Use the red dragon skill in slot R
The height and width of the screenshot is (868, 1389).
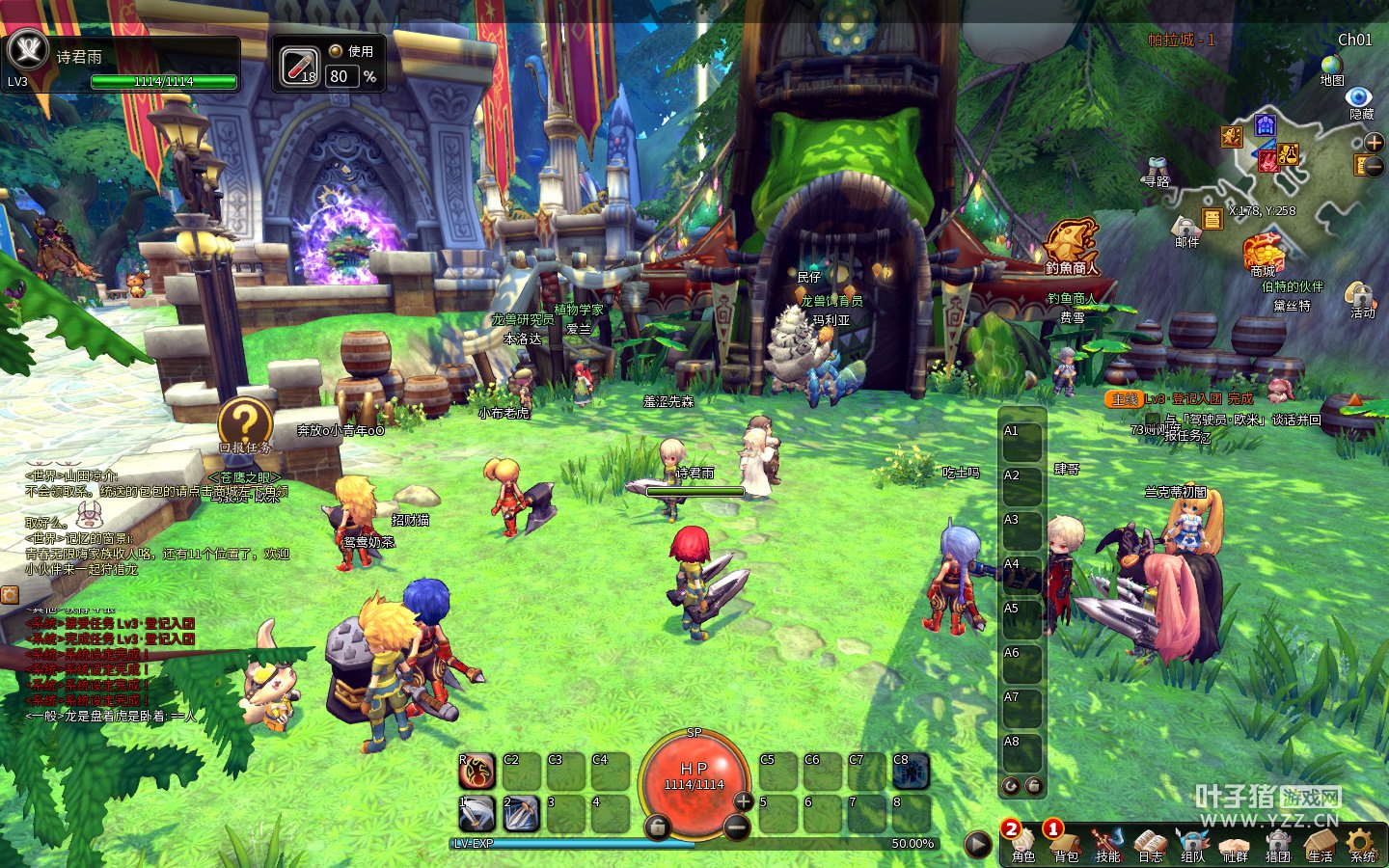click(x=477, y=772)
